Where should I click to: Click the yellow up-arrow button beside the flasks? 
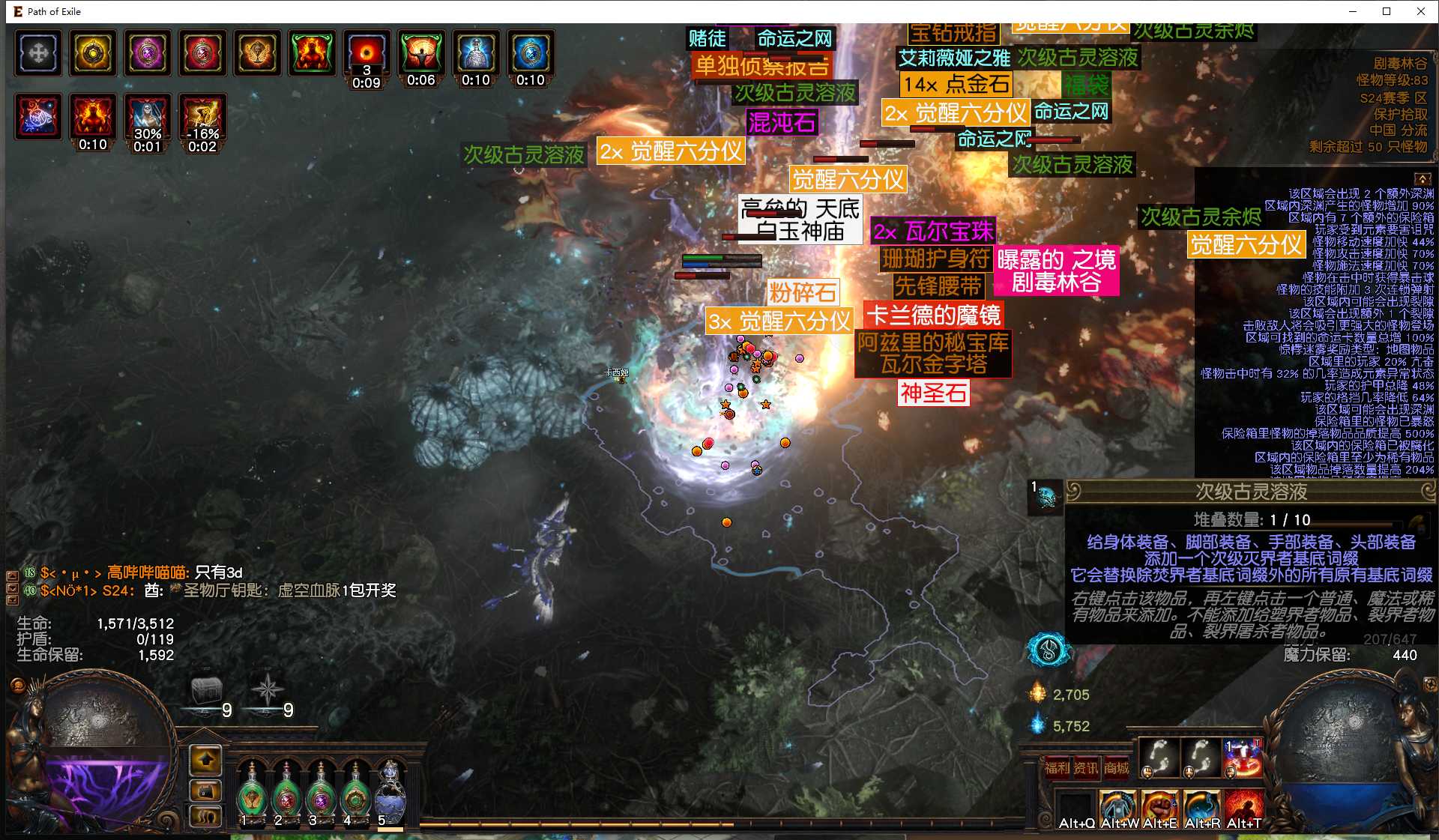pos(206,760)
